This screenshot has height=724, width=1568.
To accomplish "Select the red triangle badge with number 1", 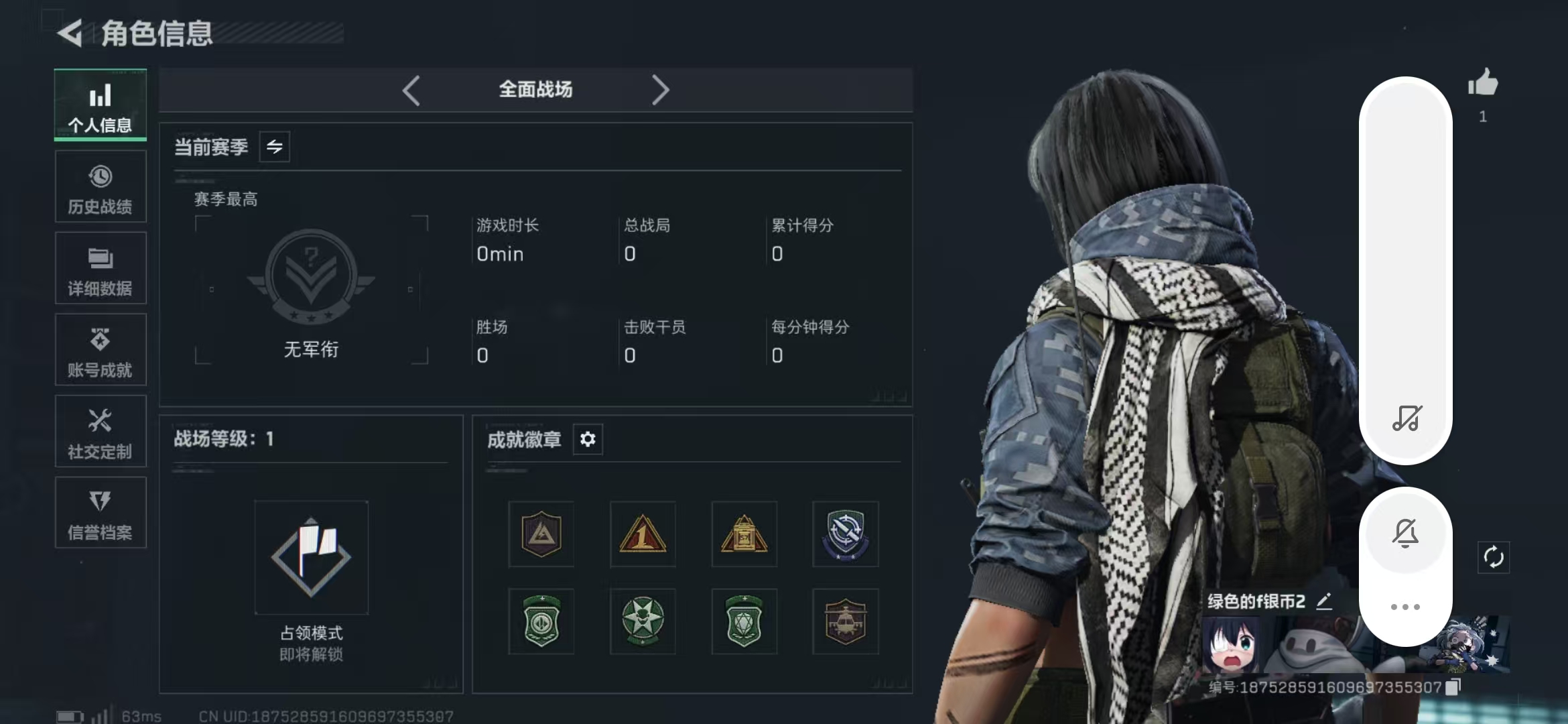I will pyautogui.click(x=643, y=534).
